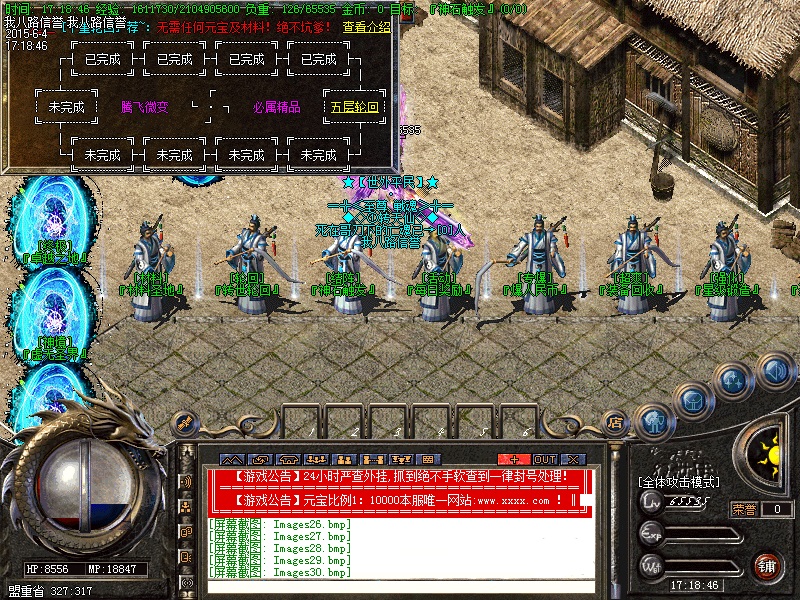Image resolution: width=800 pixels, height=600 pixels.
Task: Click the sound-wave channel icon beside chat
Action: [186, 481]
